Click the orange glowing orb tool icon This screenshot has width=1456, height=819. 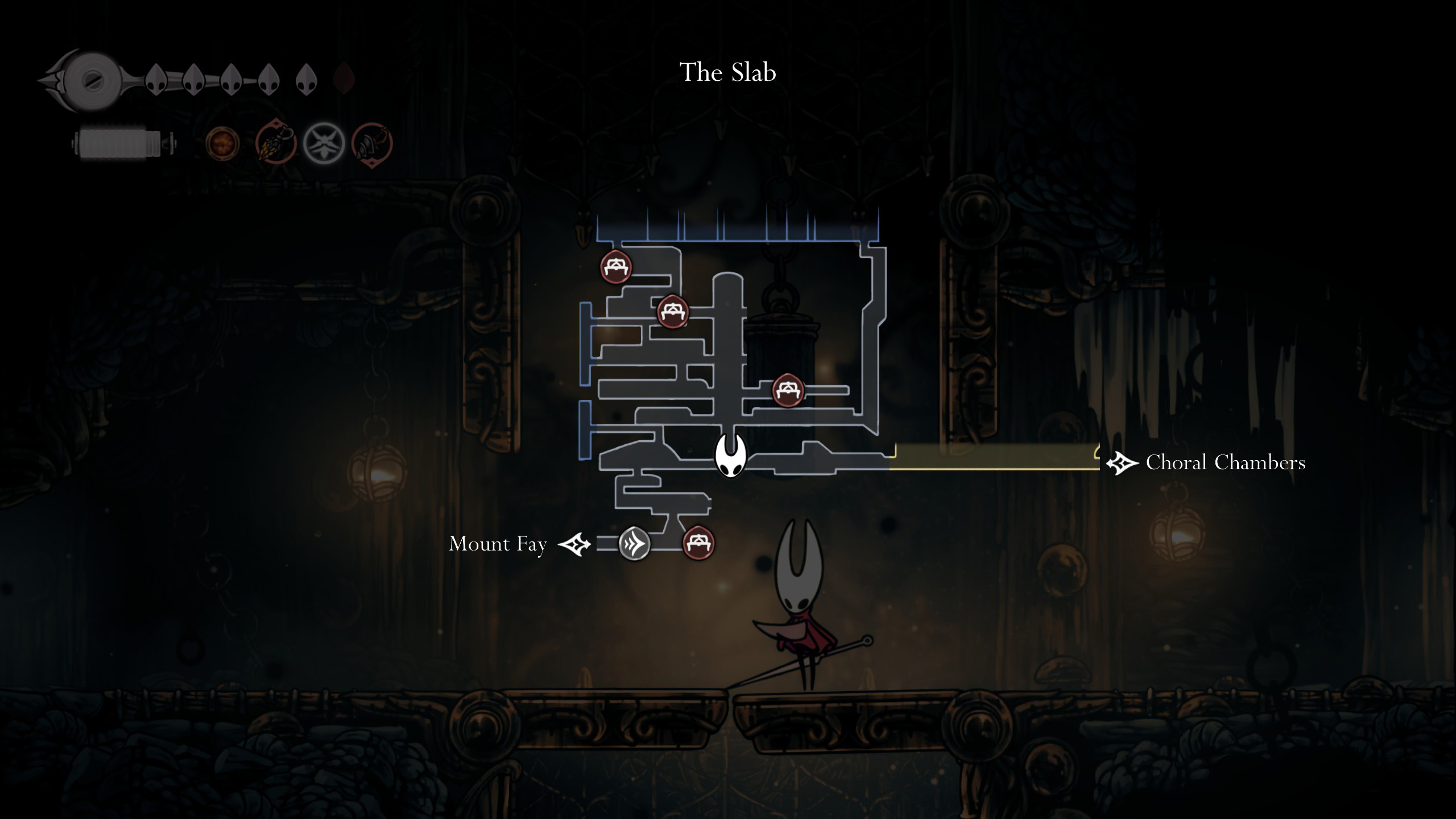[x=222, y=143]
